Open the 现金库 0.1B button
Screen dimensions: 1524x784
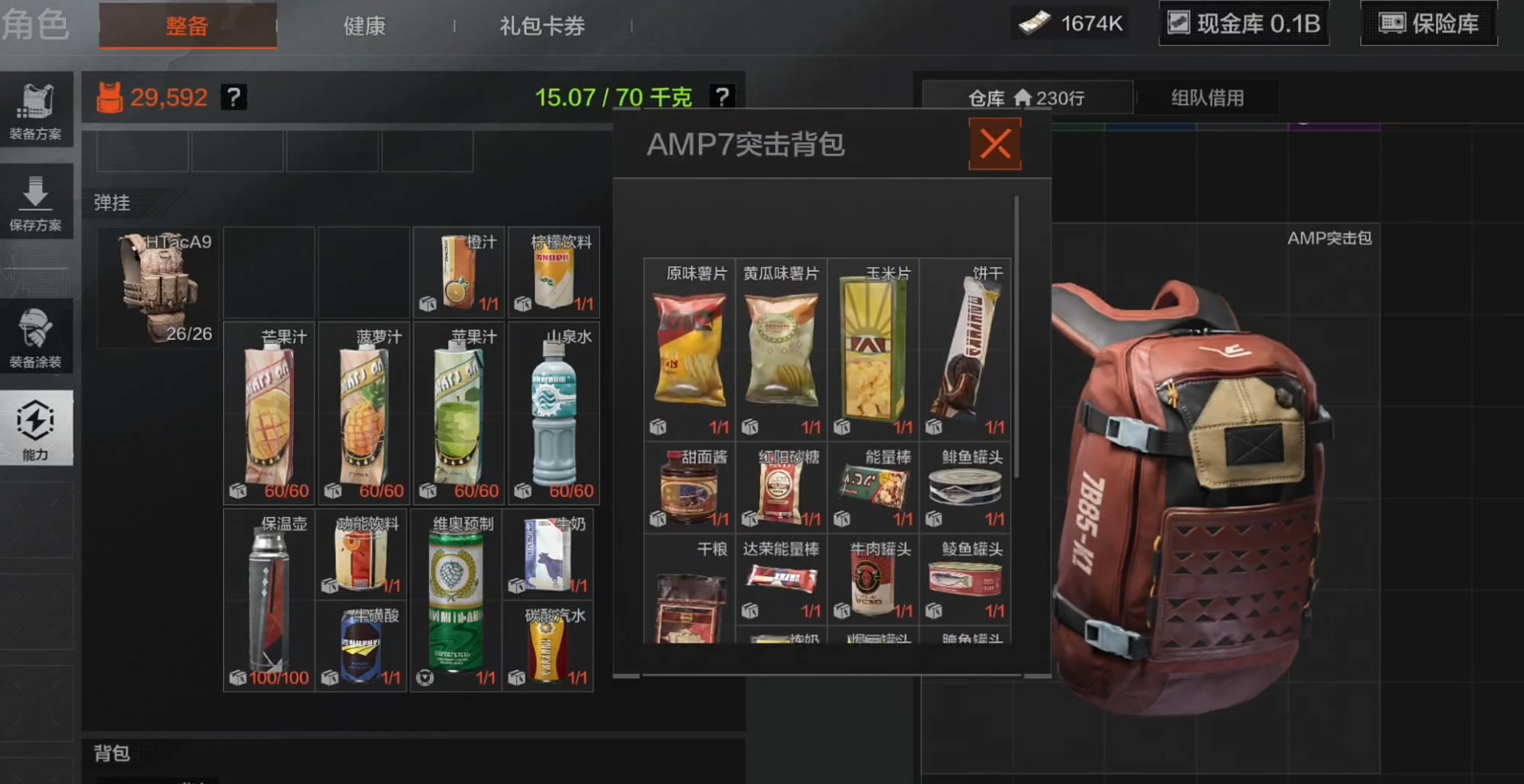[x=1244, y=23]
